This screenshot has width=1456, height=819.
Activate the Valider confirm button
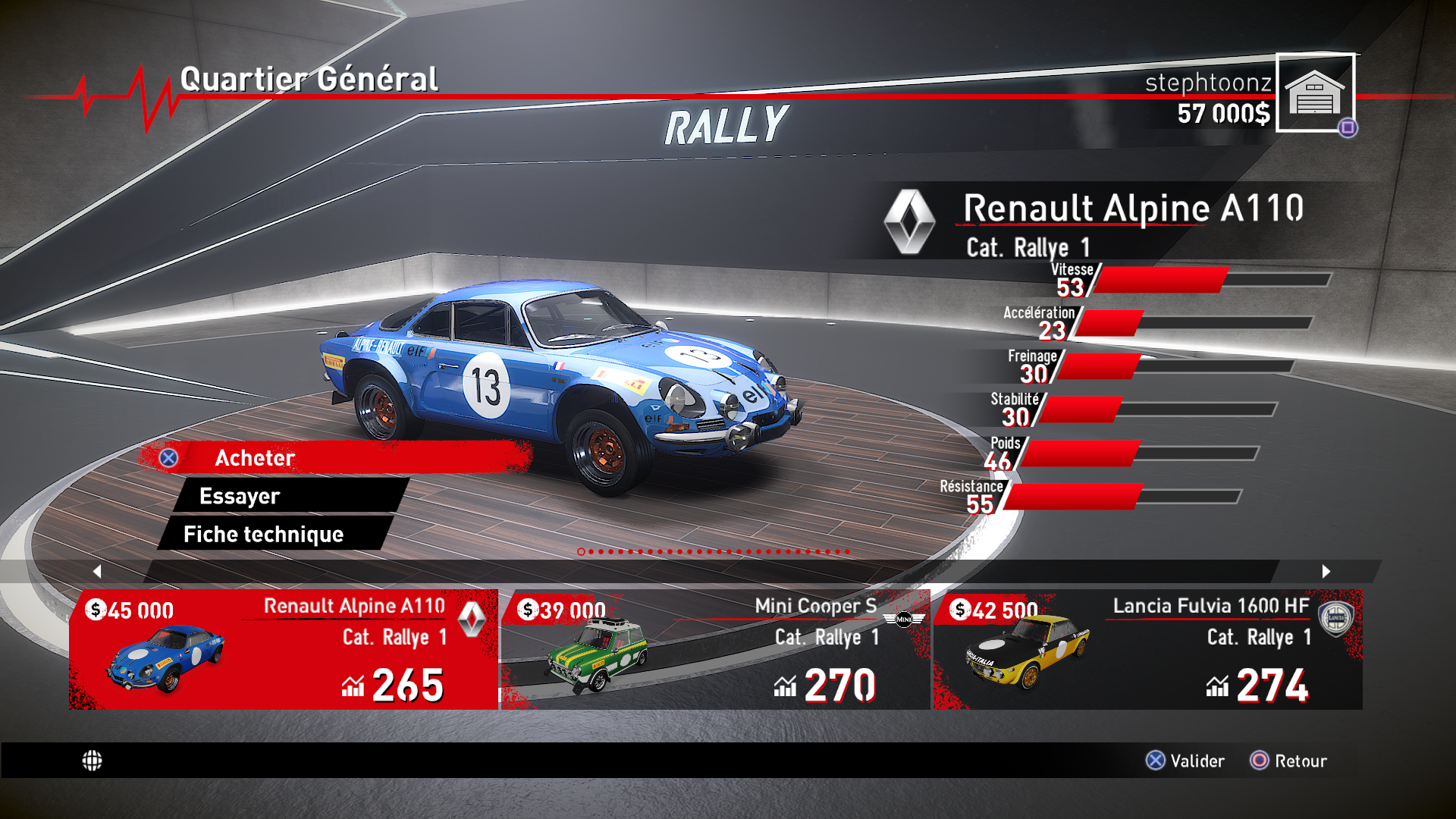coord(1185,761)
